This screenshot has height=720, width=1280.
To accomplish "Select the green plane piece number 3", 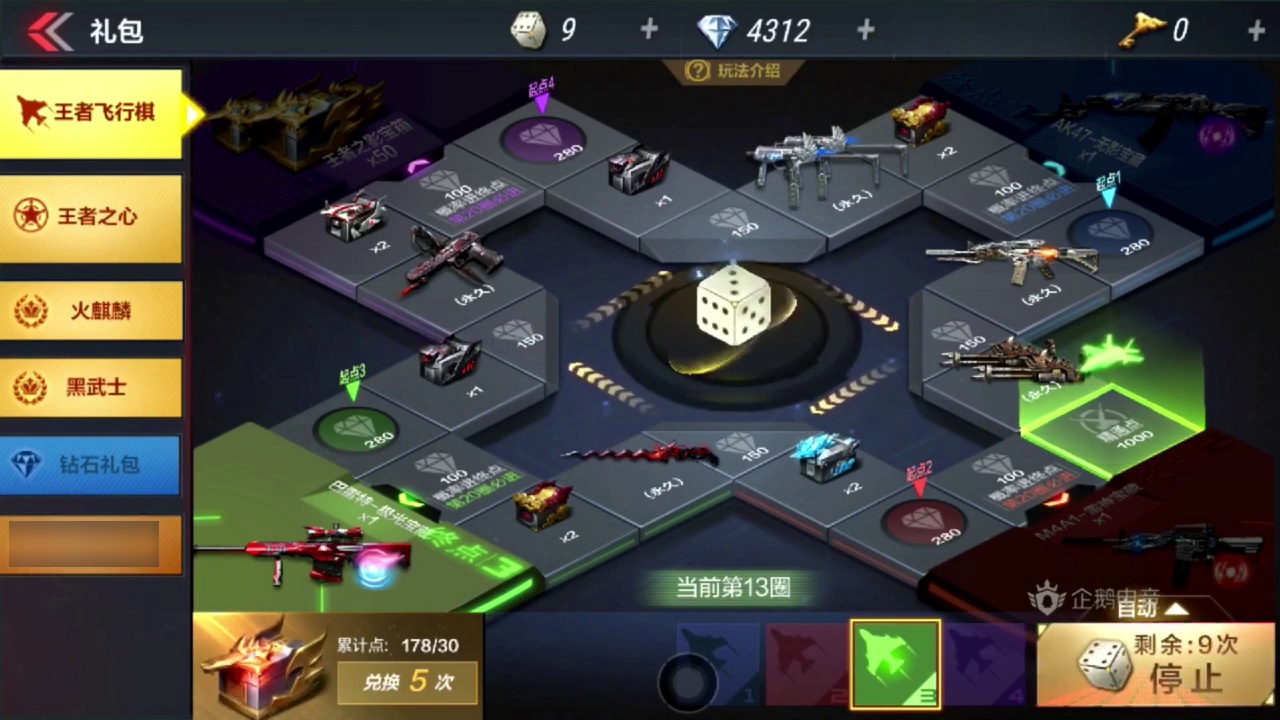I will pyautogui.click(x=895, y=663).
